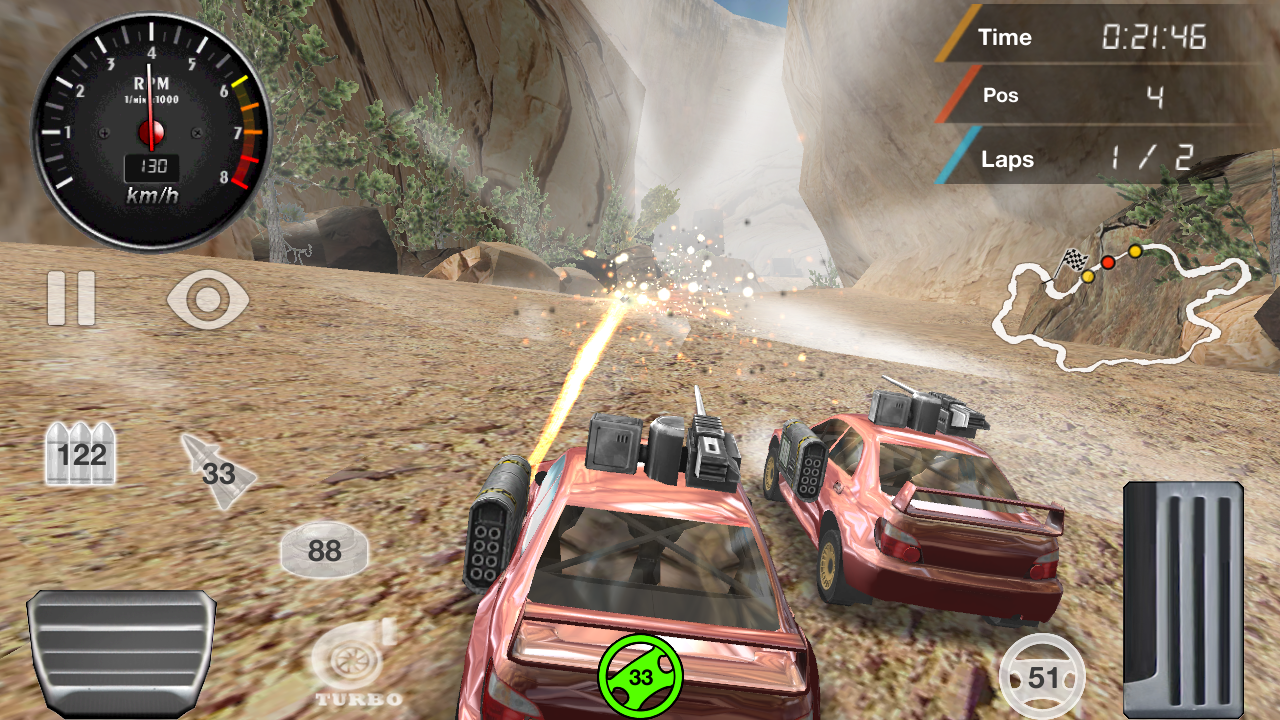Image resolution: width=1280 pixels, height=720 pixels.
Task: Tap the green steering wheel icon
Action: click(640, 677)
